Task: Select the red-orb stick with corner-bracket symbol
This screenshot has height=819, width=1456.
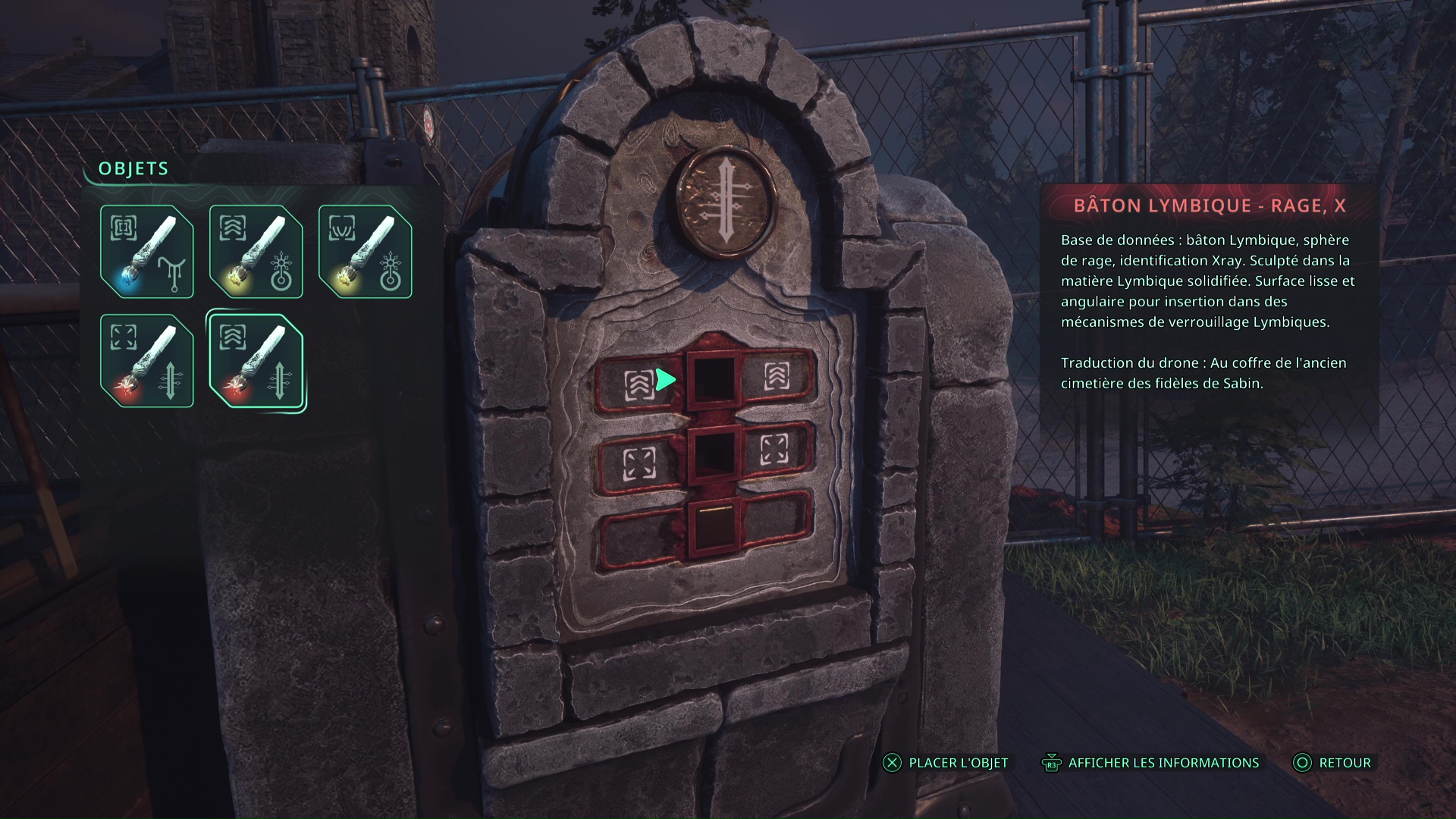Action: pyautogui.click(x=146, y=361)
